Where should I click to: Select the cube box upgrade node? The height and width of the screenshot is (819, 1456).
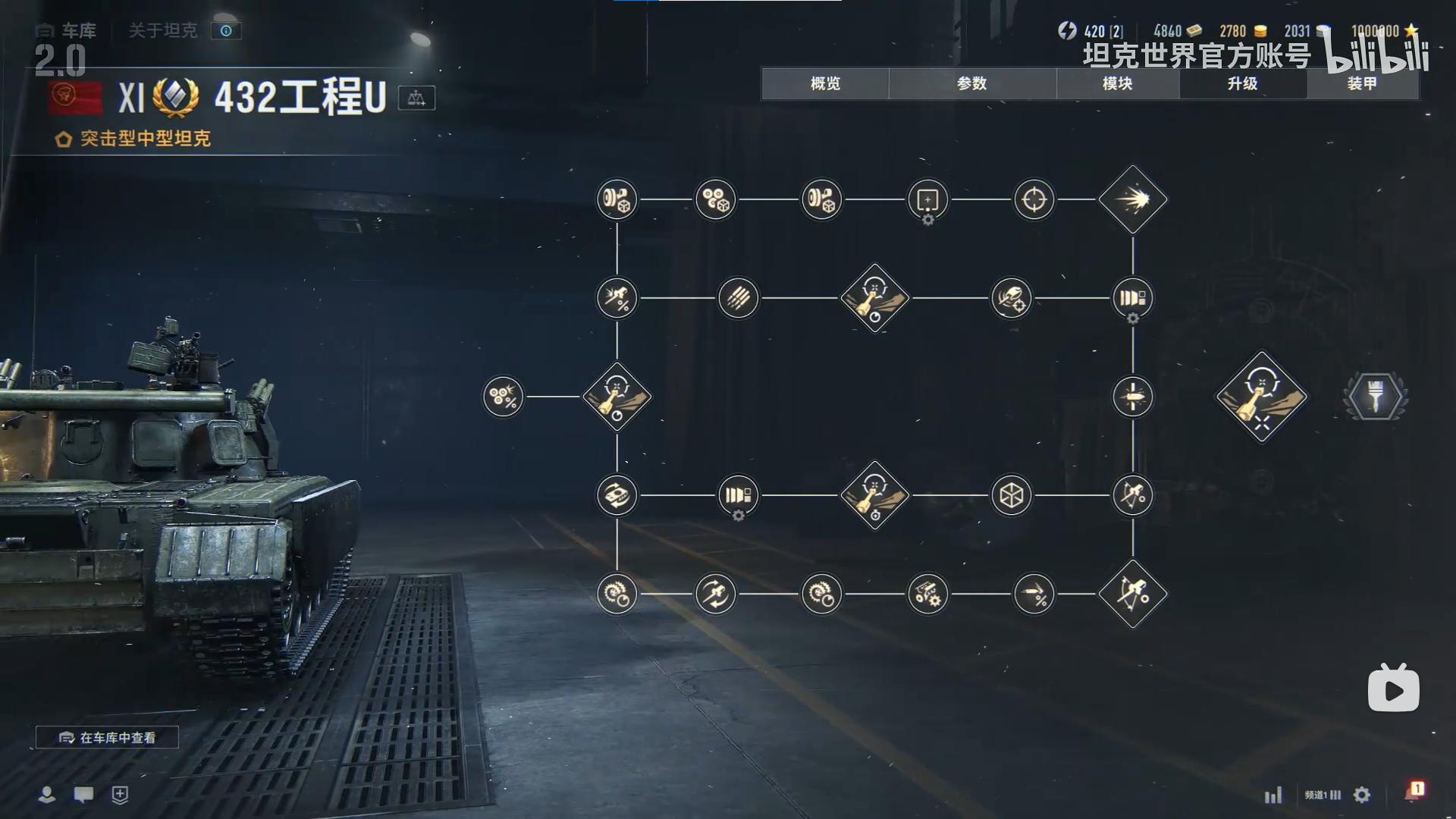[x=1012, y=495]
